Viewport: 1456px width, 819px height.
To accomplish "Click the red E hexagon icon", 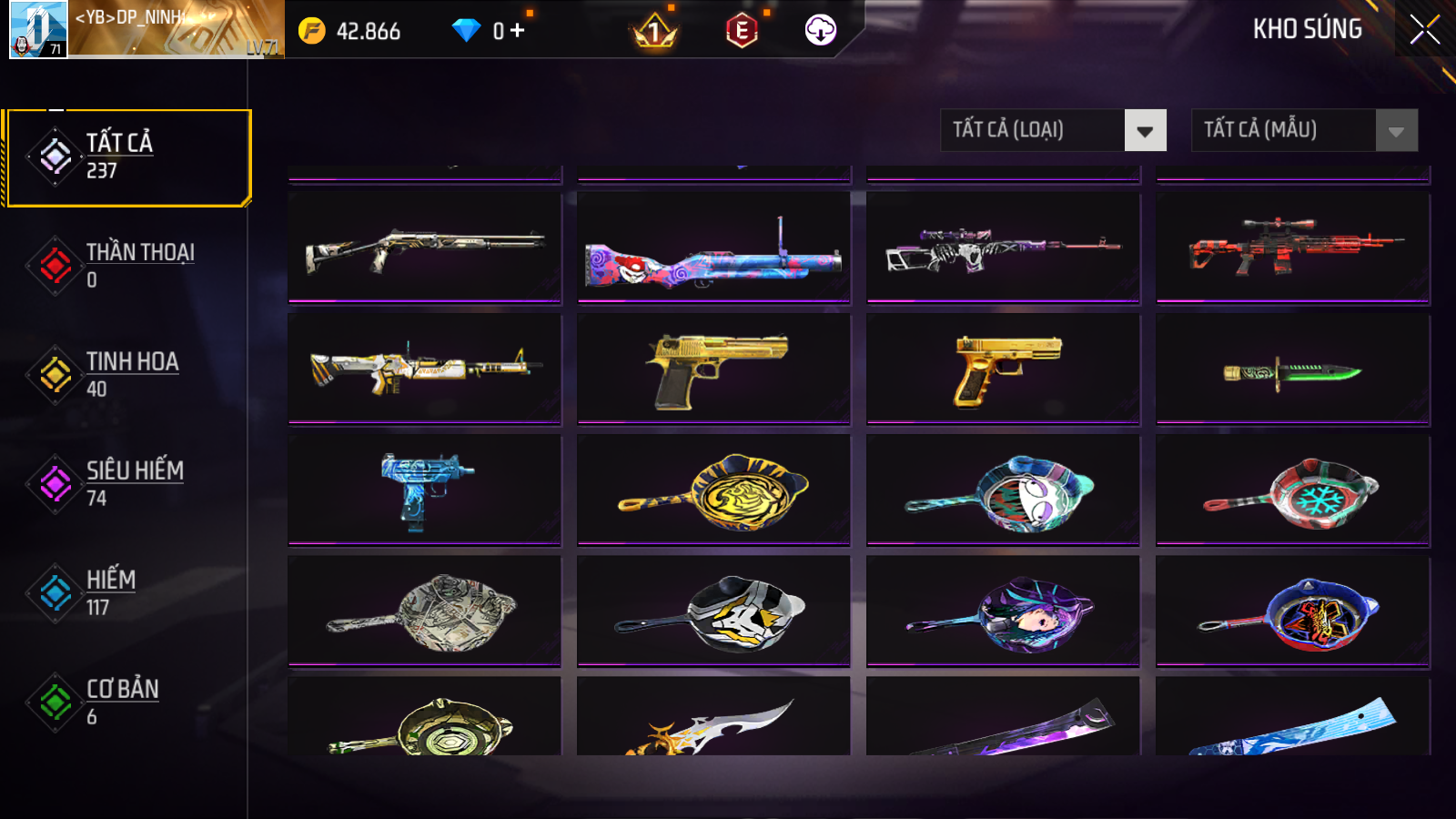I will point(742,31).
